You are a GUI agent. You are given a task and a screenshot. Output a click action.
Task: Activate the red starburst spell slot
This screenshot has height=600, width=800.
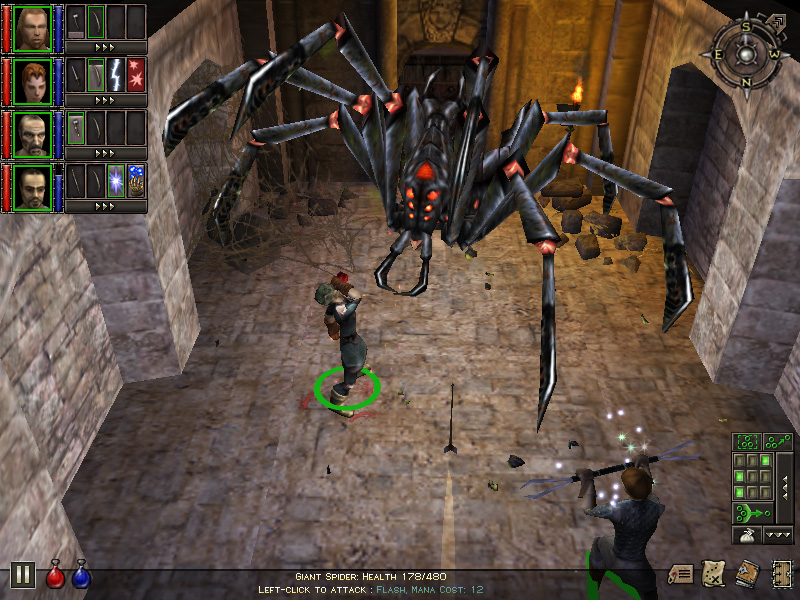136,75
